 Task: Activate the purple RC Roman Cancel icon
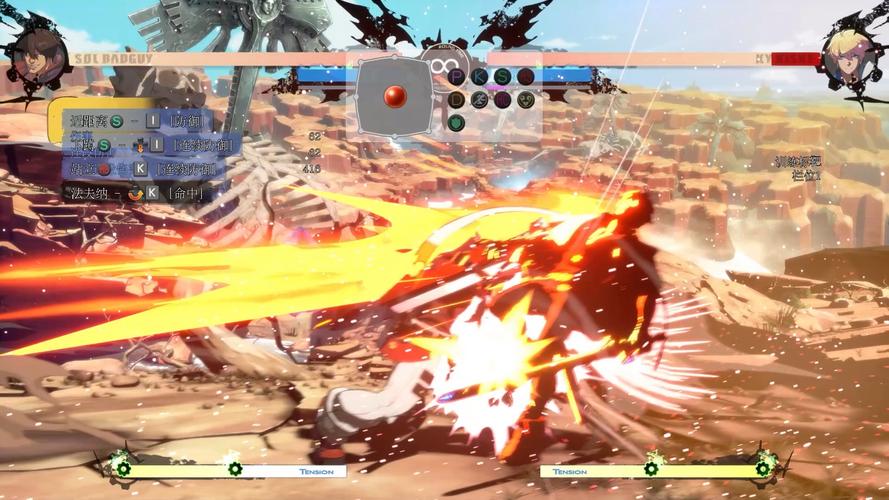click(x=503, y=99)
